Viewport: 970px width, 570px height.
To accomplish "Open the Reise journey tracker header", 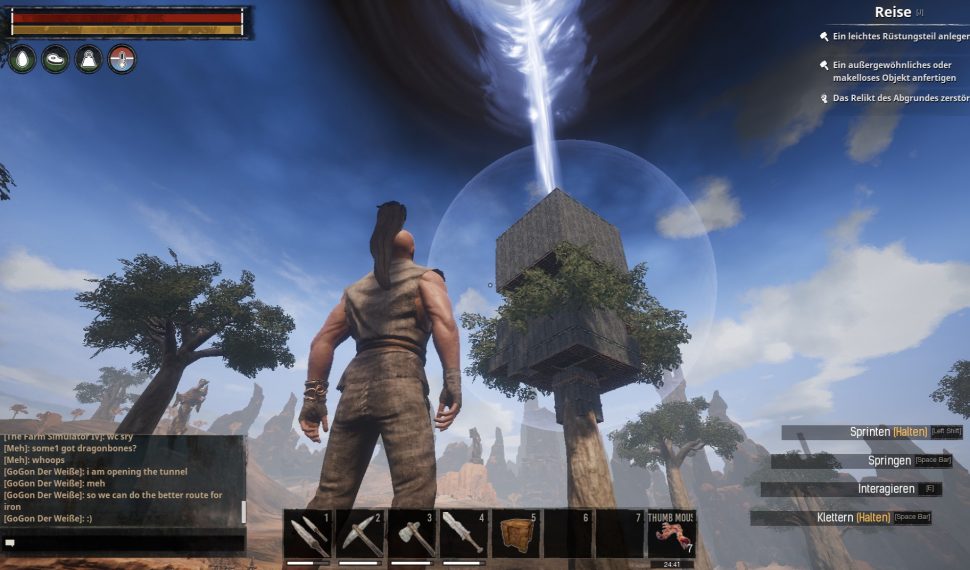I will [x=893, y=12].
